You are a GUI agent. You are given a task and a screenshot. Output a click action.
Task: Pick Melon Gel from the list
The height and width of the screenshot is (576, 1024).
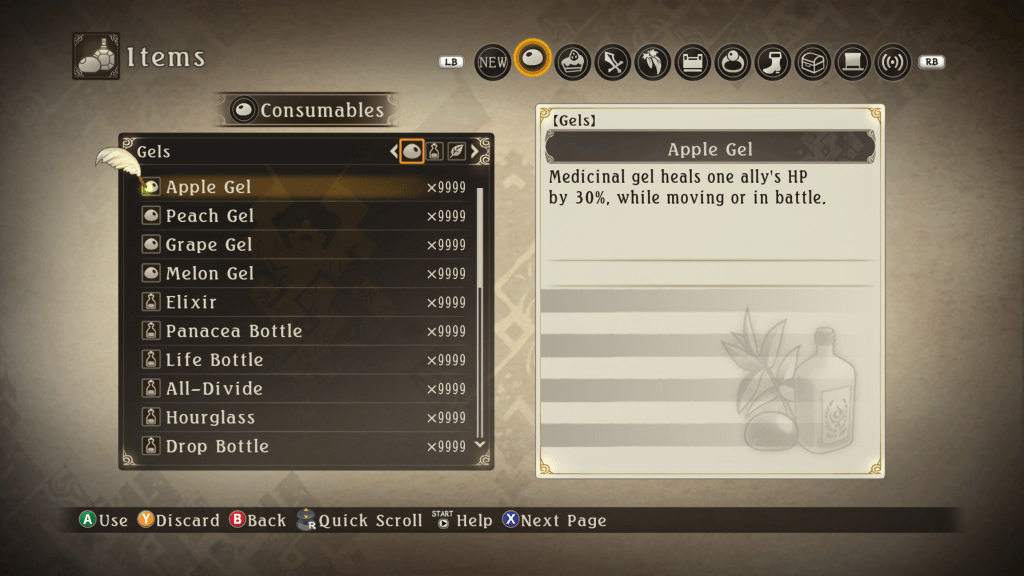click(x=210, y=274)
